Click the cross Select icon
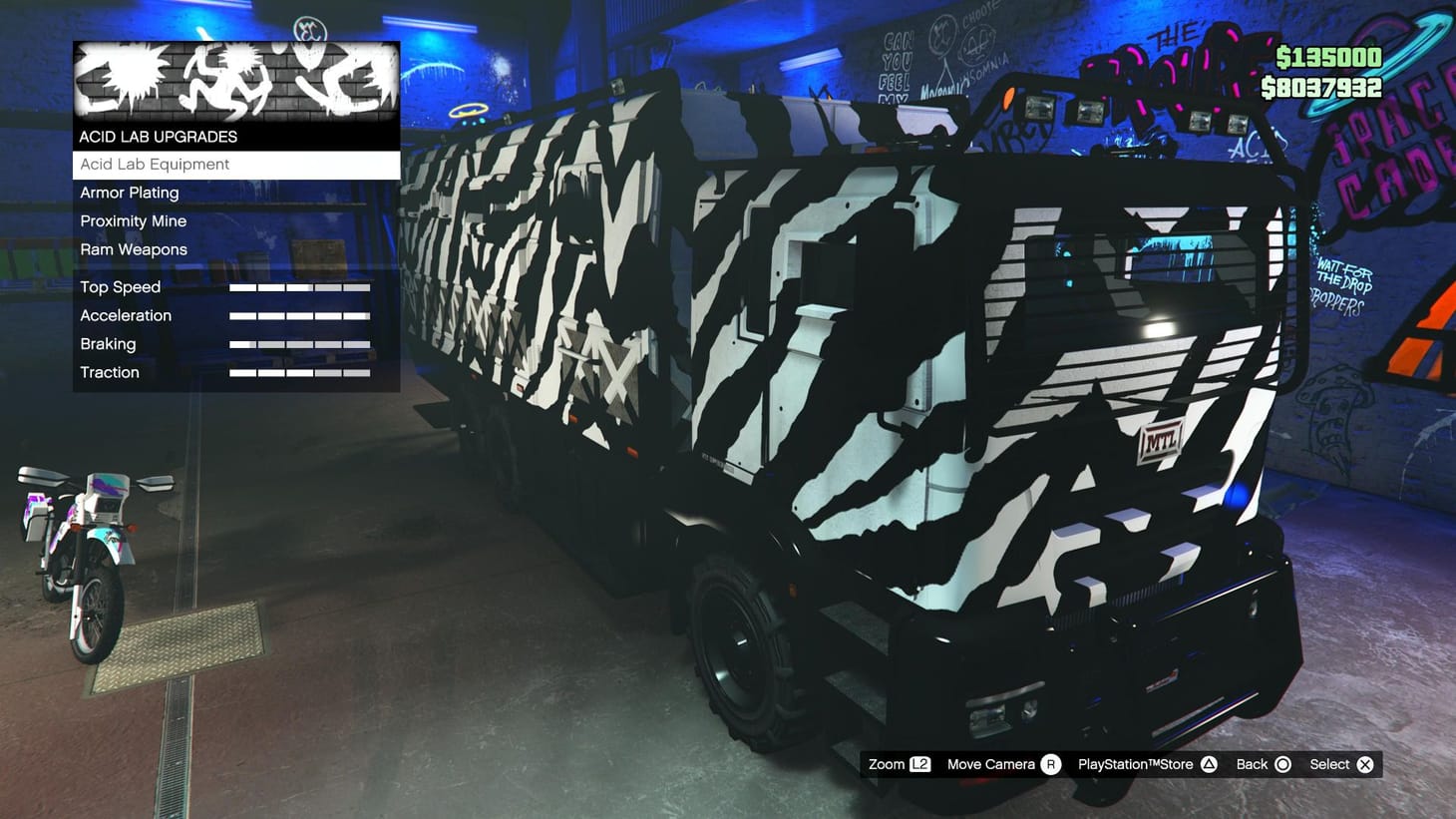This screenshot has height=819, width=1456. 1364,764
